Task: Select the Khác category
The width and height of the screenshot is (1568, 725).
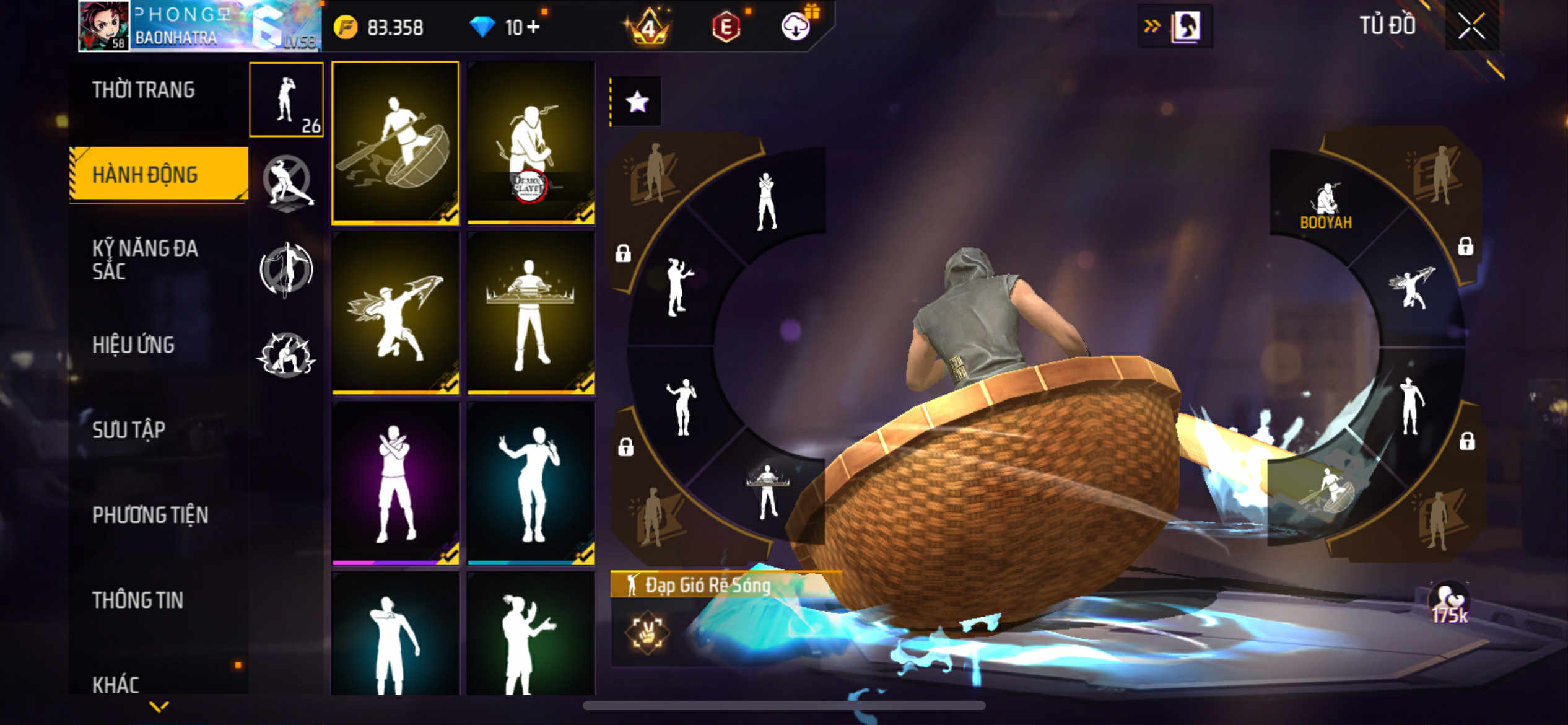Action: click(116, 685)
